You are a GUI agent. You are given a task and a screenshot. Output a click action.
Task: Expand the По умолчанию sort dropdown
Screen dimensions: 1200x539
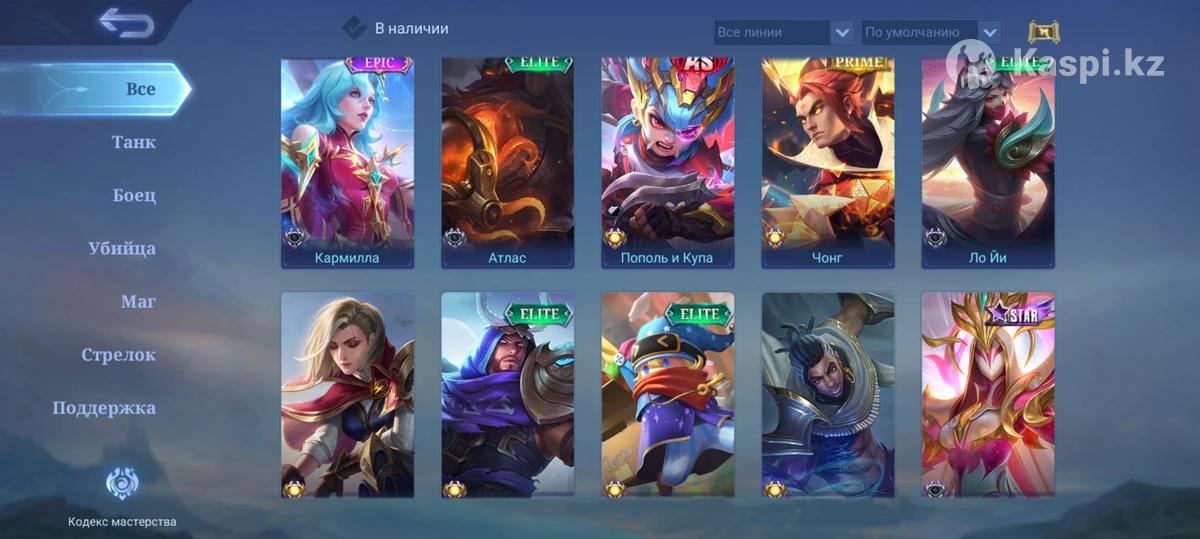pyautogui.click(x=931, y=32)
